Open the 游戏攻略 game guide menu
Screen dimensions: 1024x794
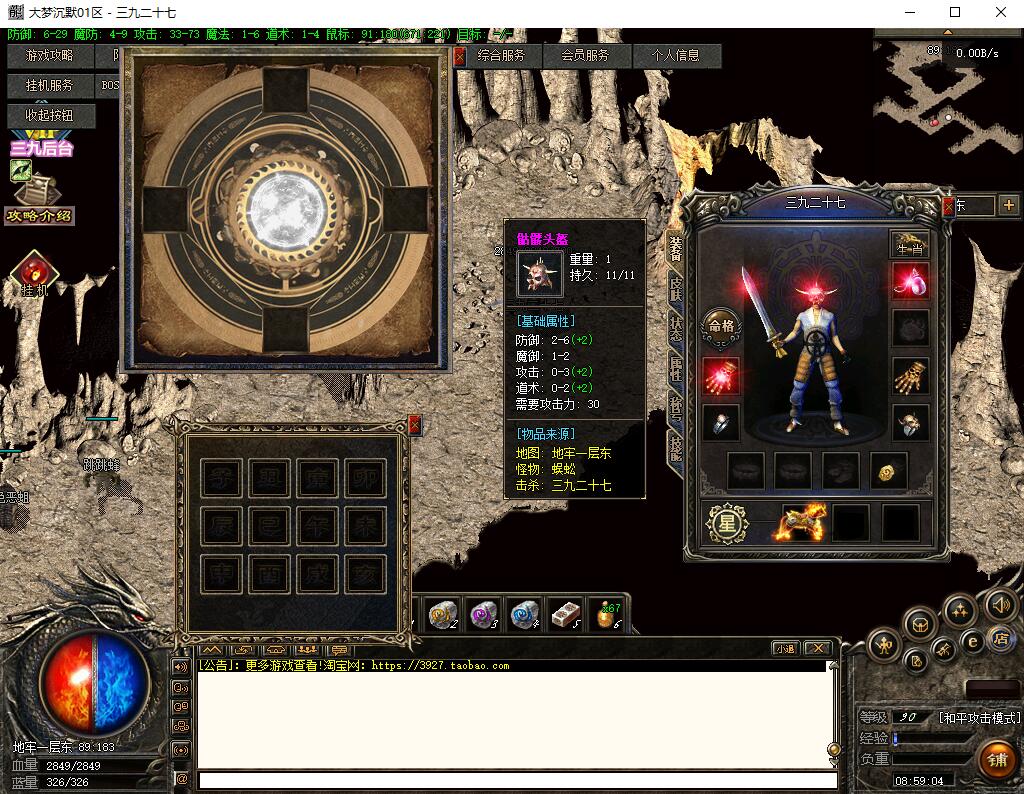pos(49,56)
